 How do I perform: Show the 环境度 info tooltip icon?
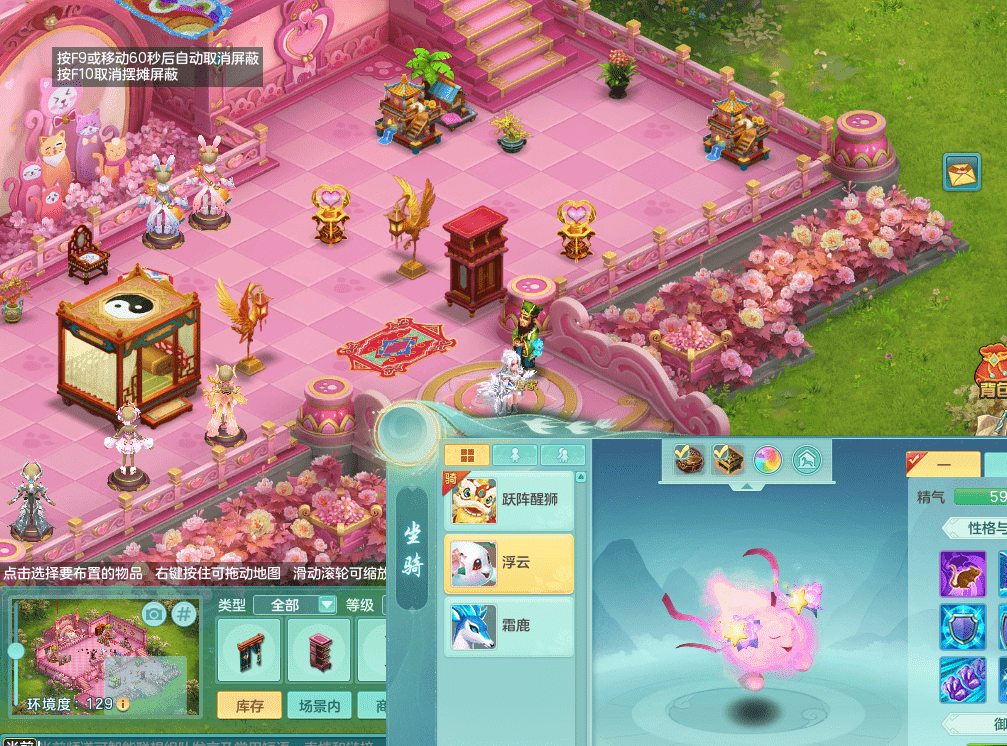pyautogui.click(x=123, y=703)
